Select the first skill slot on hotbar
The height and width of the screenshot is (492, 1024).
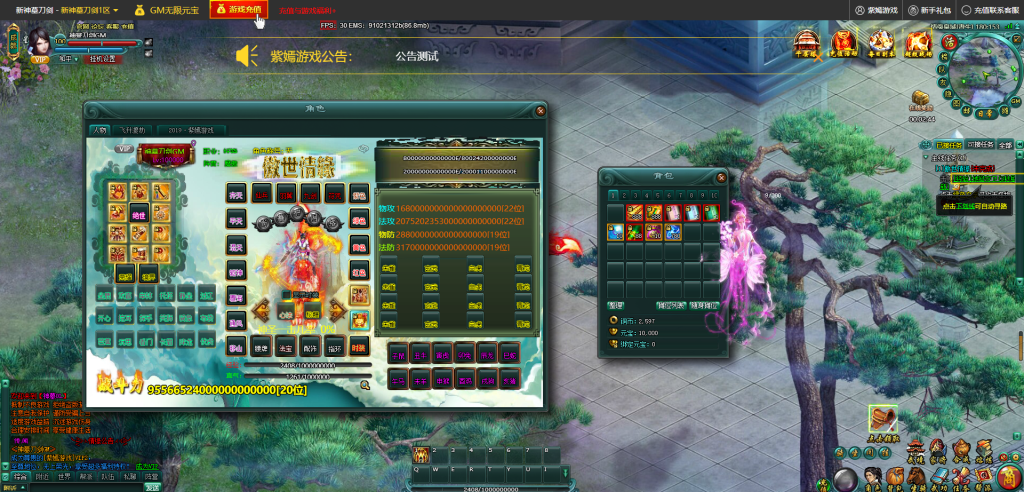tap(422, 456)
